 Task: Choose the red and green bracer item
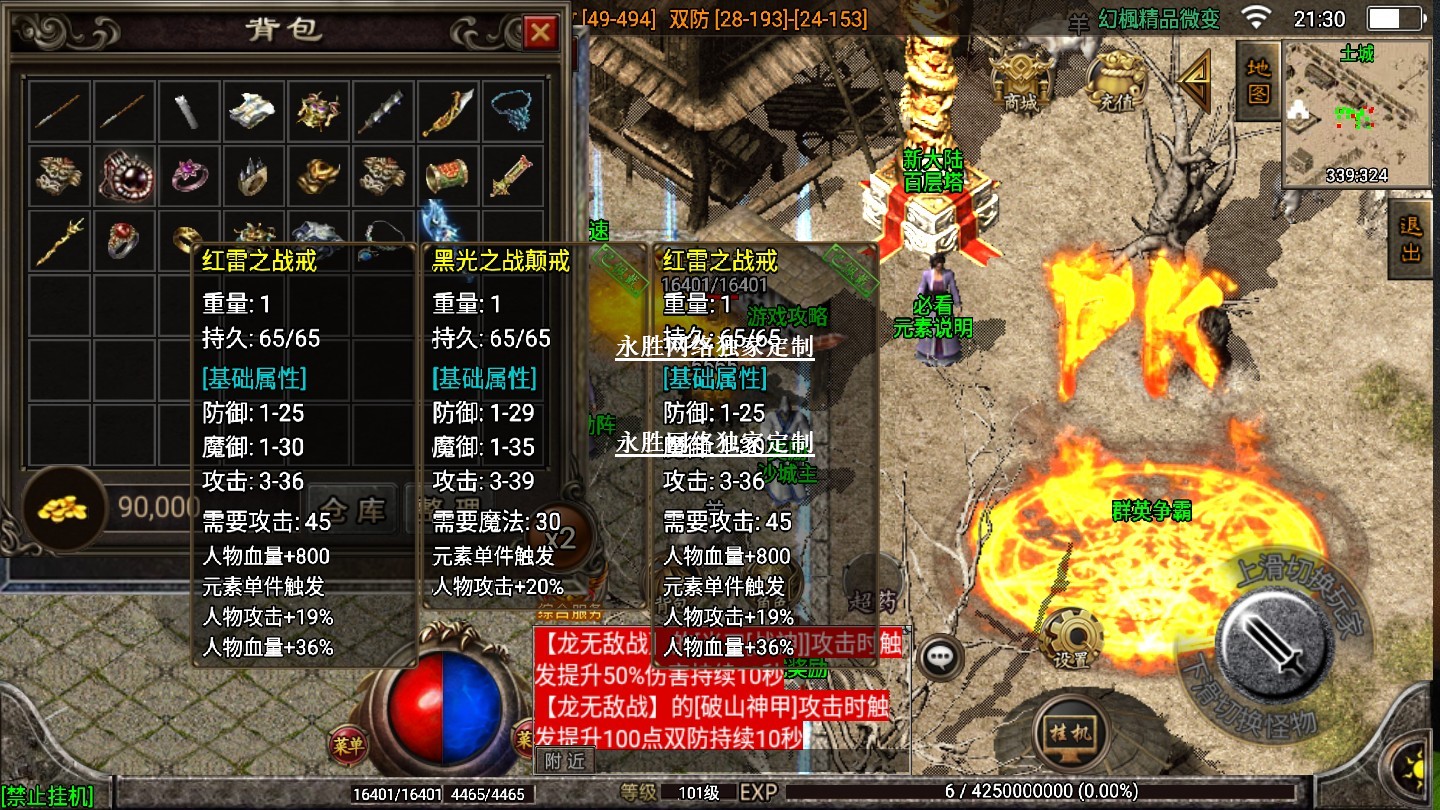point(448,176)
